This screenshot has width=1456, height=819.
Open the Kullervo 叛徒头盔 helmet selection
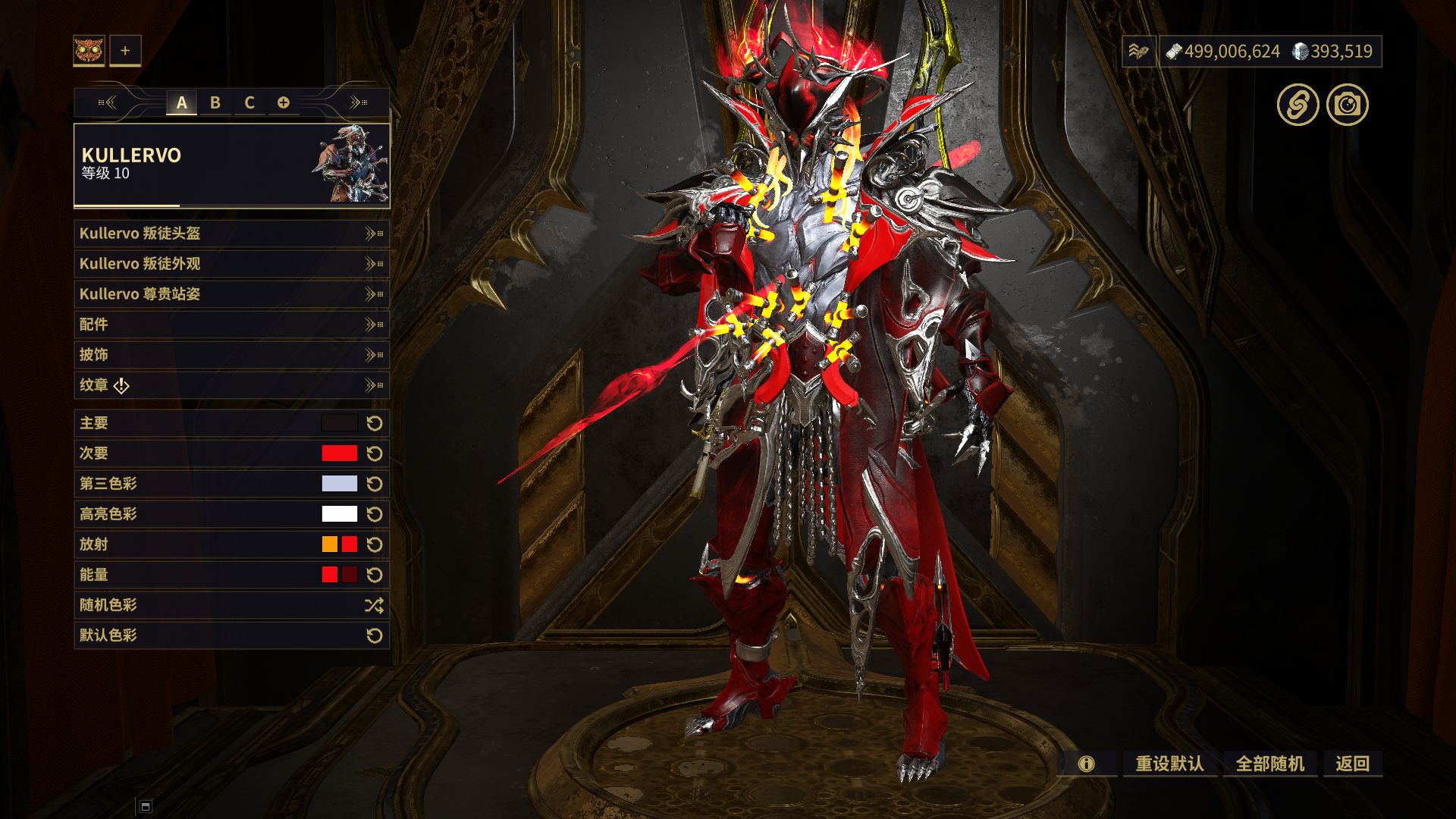coord(231,234)
